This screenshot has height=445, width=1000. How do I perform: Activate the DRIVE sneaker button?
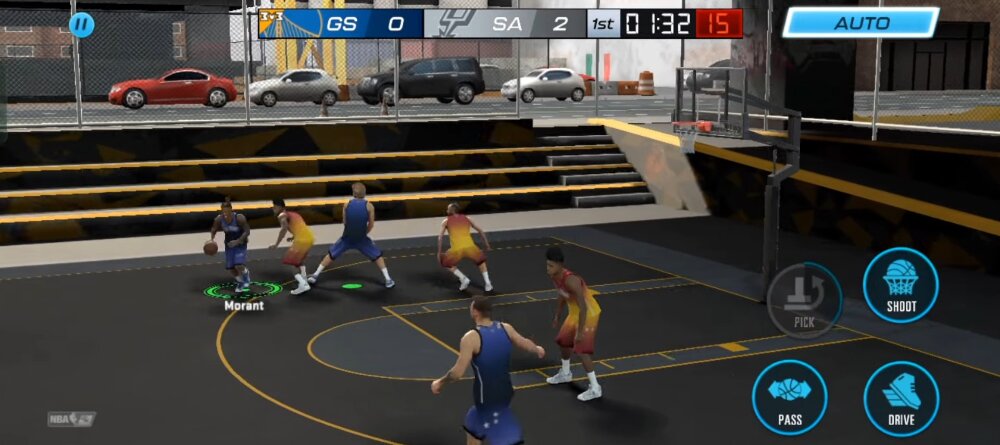pos(900,398)
